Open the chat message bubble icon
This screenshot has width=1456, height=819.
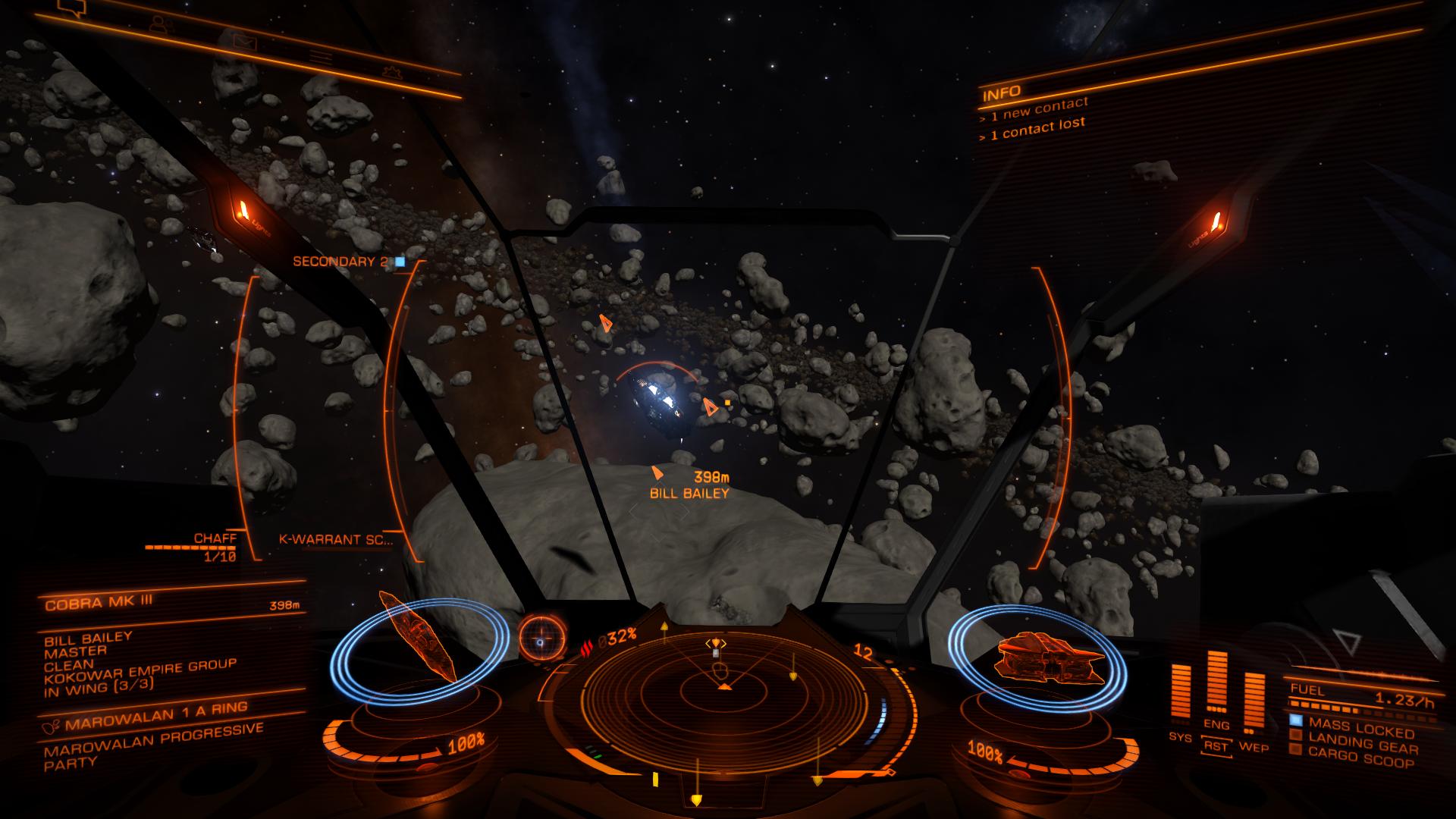(71, 8)
